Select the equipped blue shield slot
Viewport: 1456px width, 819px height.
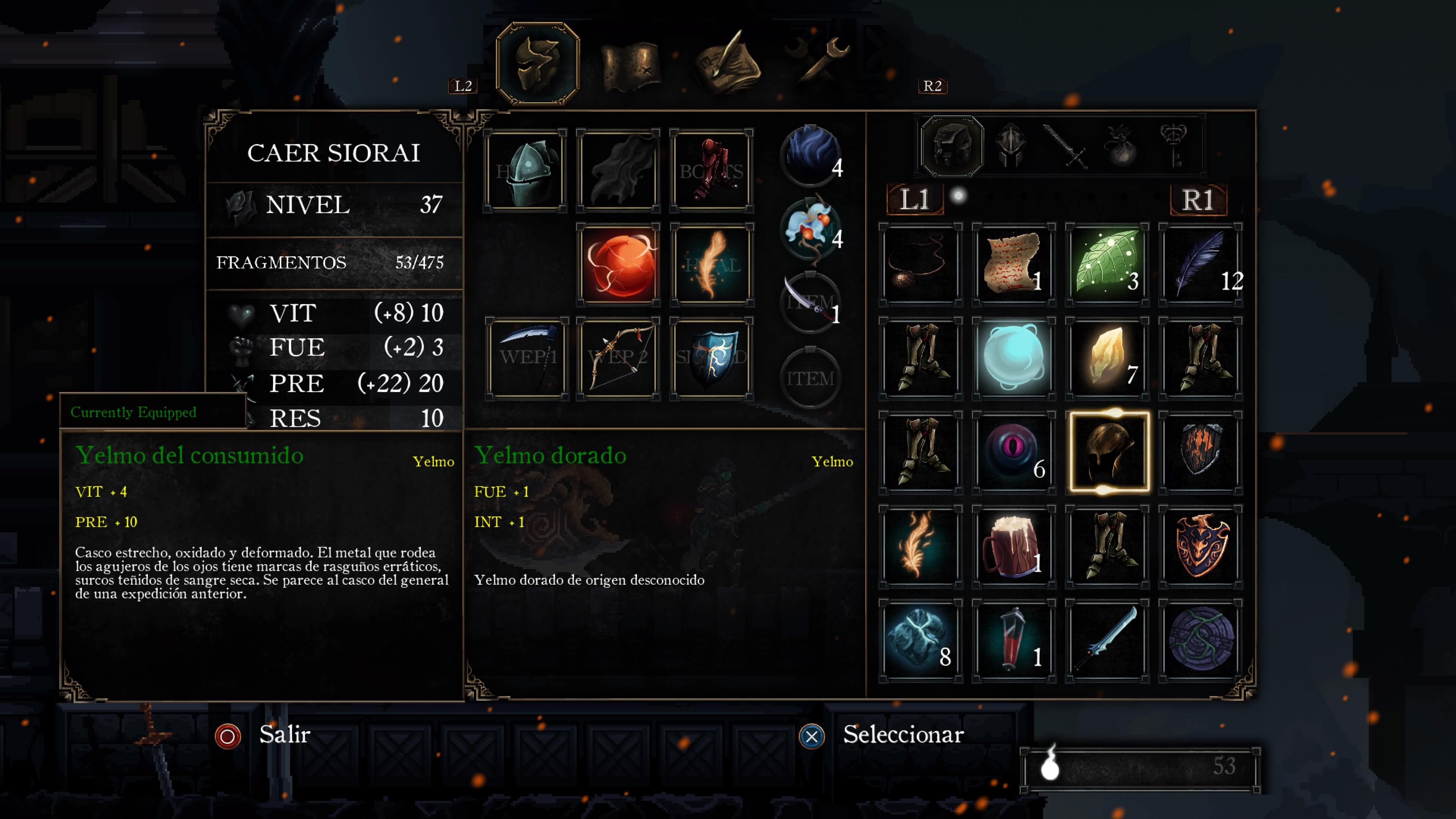712,358
